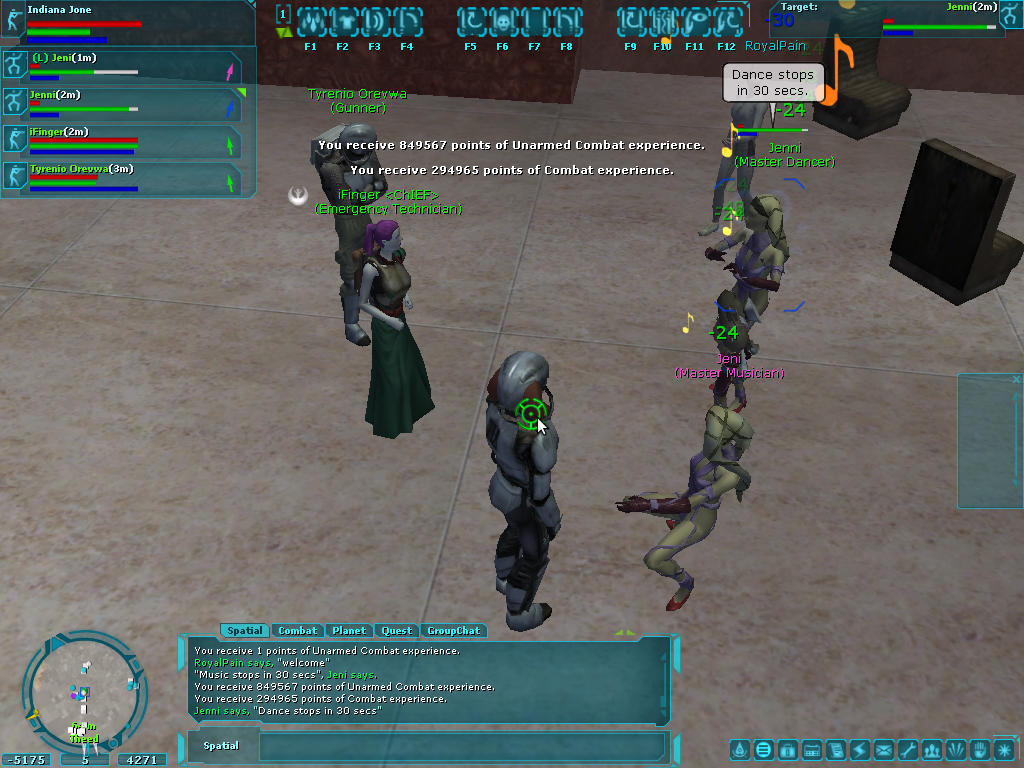The image size is (1024, 768).
Task: Click the chat text input field
Action: 460,746
